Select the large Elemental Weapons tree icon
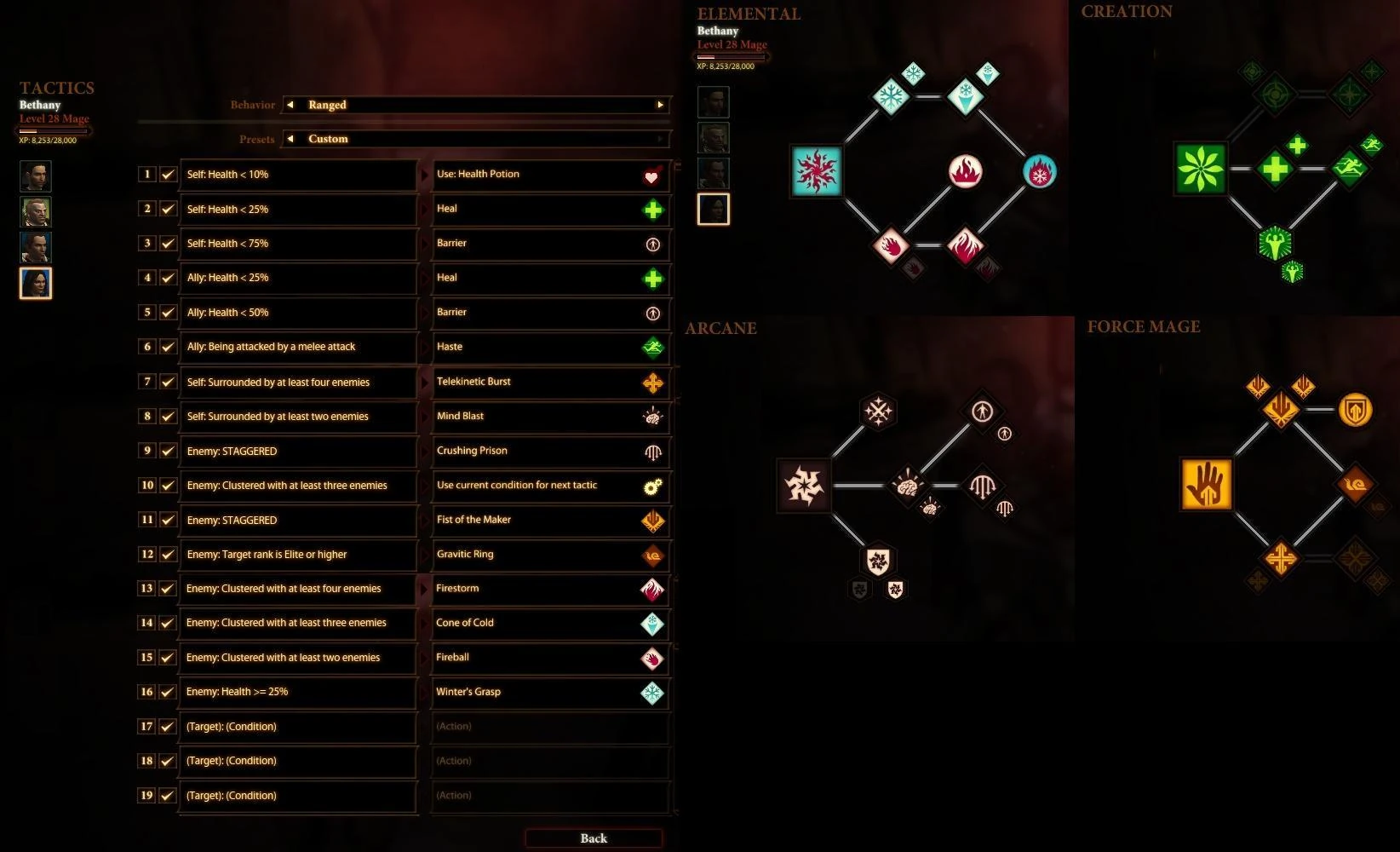This screenshot has height=852, width=1400. (x=816, y=170)
